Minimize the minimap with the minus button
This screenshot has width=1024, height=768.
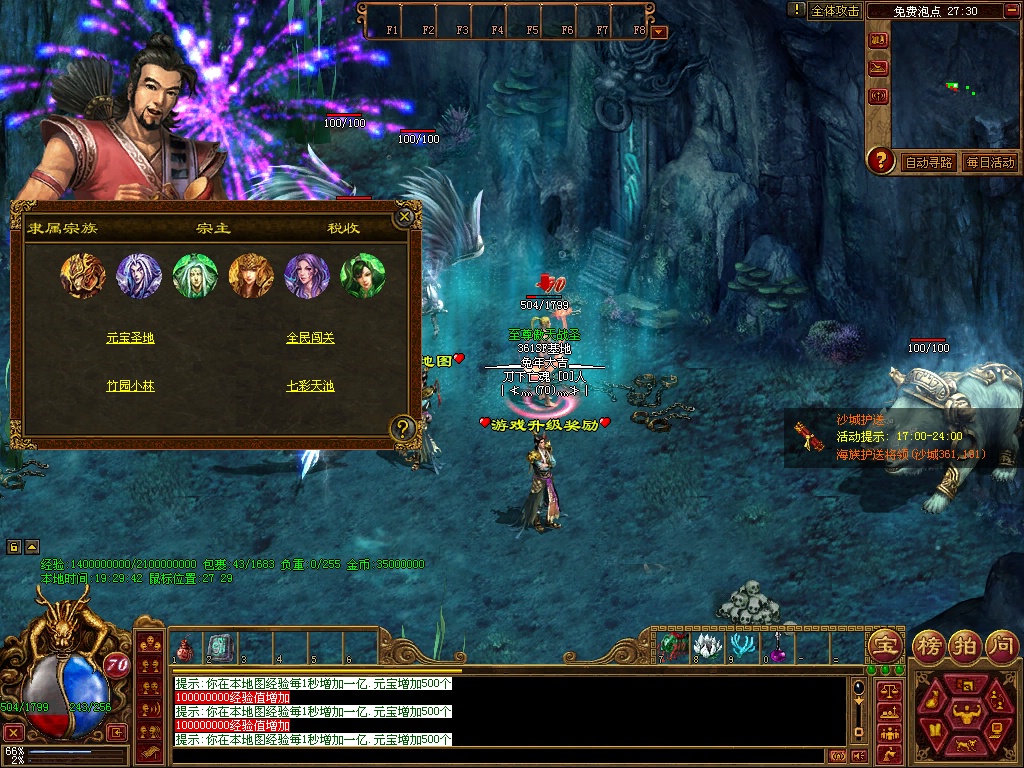1014,10
